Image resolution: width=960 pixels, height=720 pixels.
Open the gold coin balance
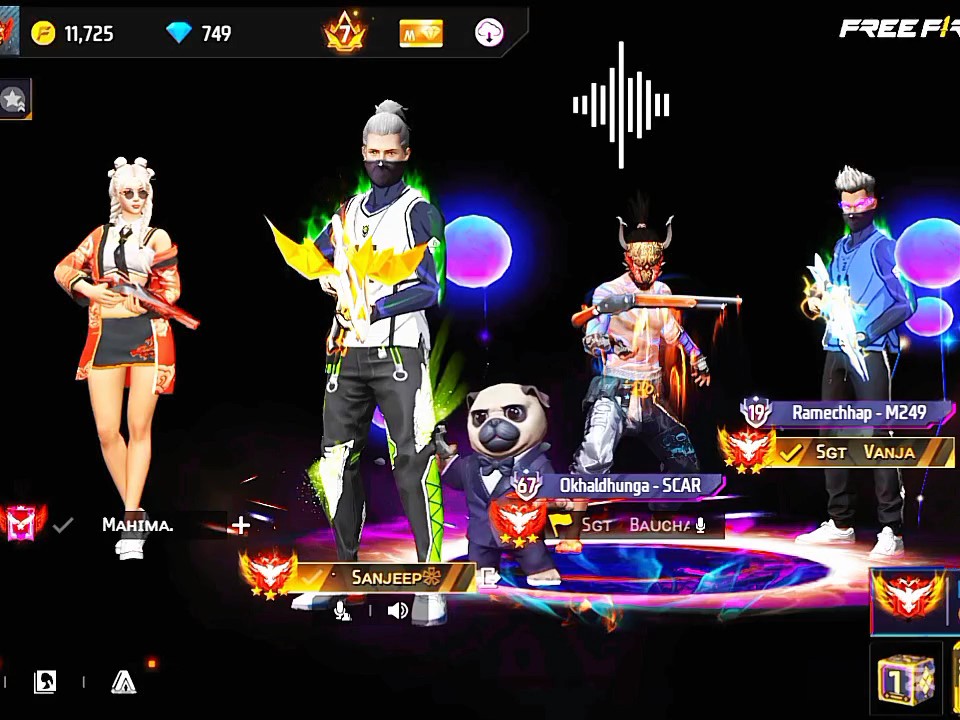pyautogui.click(x=72, y=34)
